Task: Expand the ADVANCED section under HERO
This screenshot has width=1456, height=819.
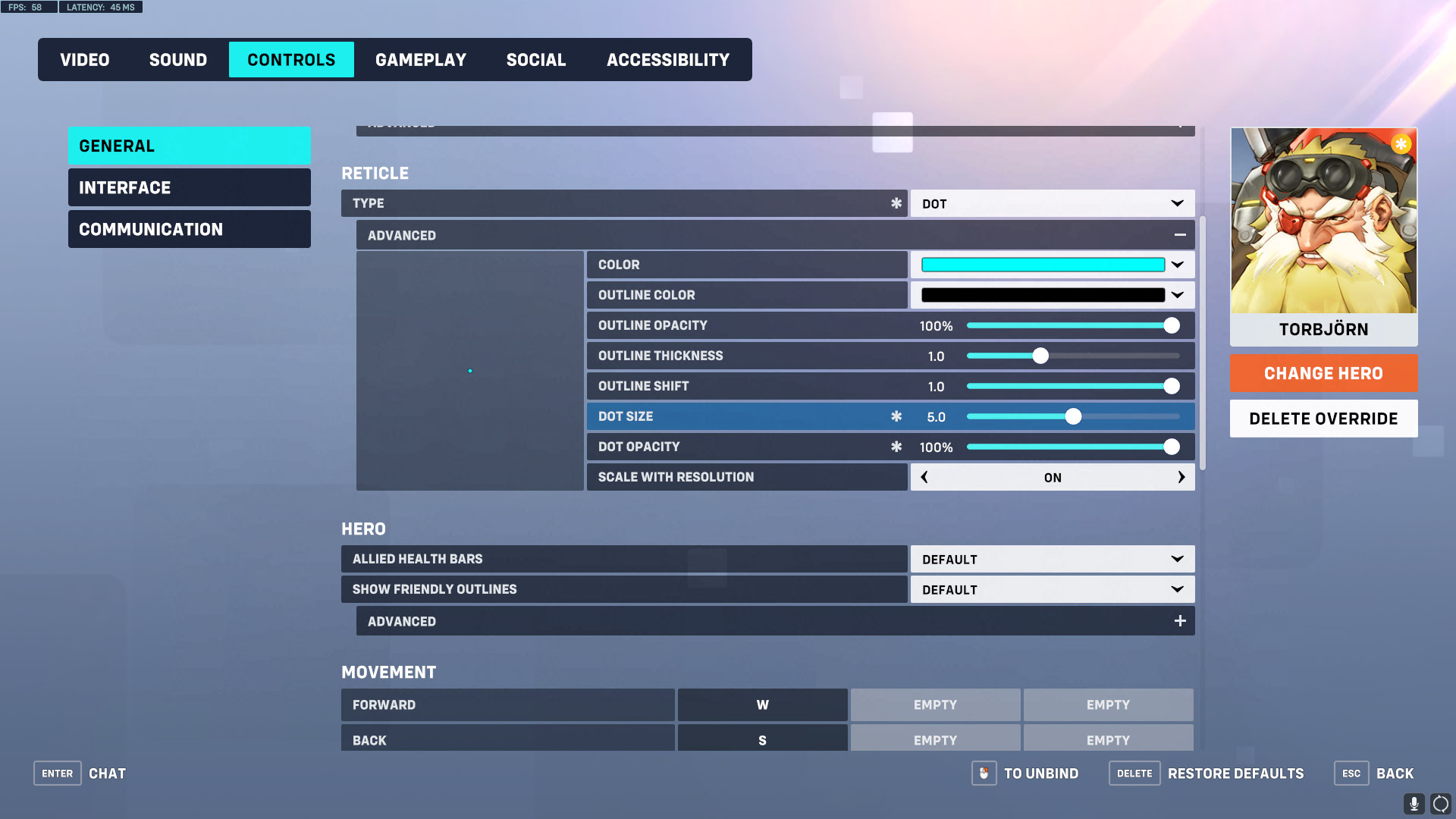Action: 1180,620
